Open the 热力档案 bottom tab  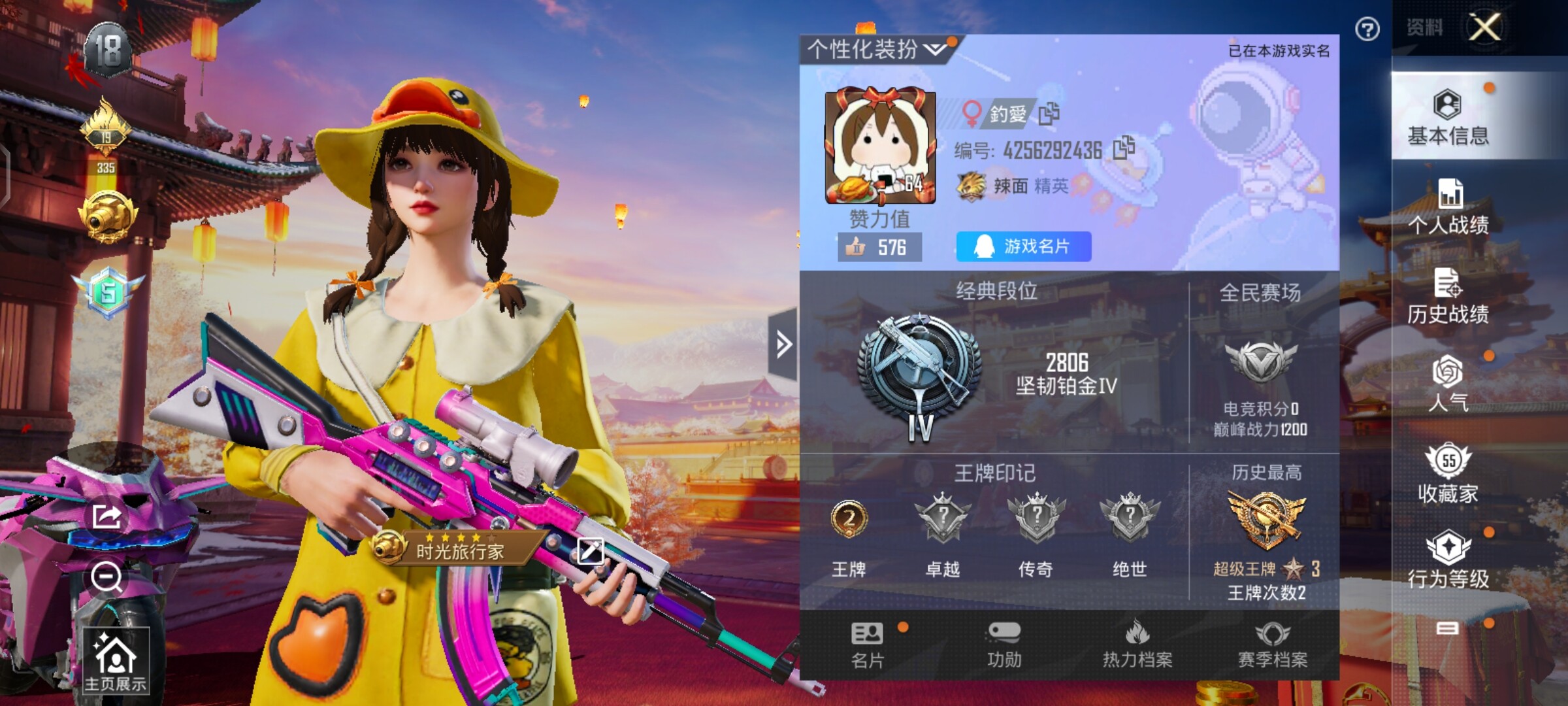click(x=1137, y=645)
